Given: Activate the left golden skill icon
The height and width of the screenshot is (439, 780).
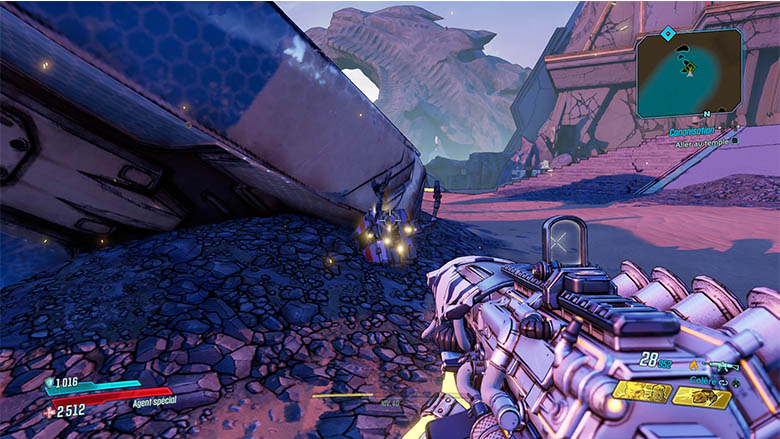Looking at the screenshot, I should click(x=641, y=391).
